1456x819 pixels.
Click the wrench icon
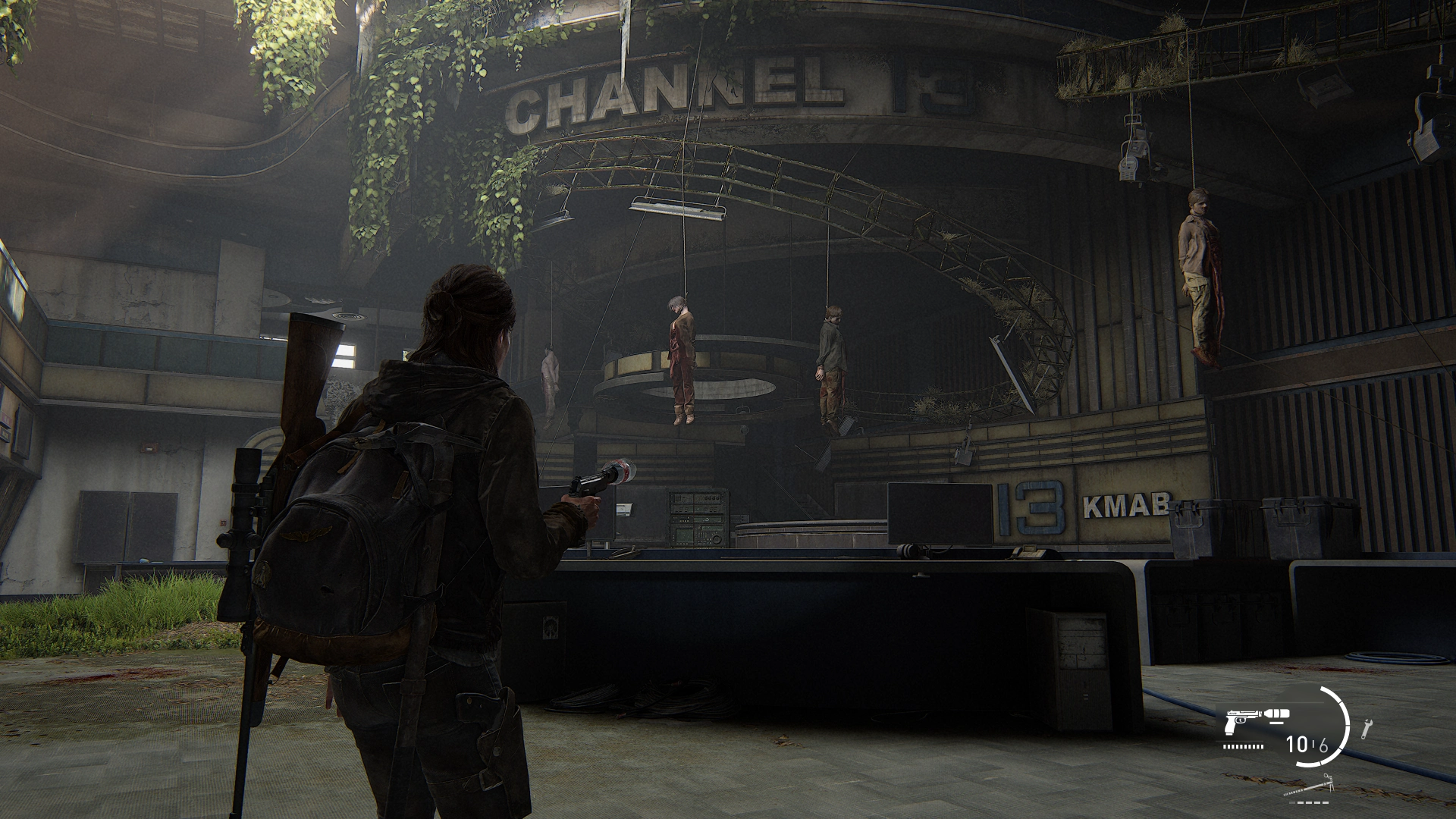pos(1367,728)
